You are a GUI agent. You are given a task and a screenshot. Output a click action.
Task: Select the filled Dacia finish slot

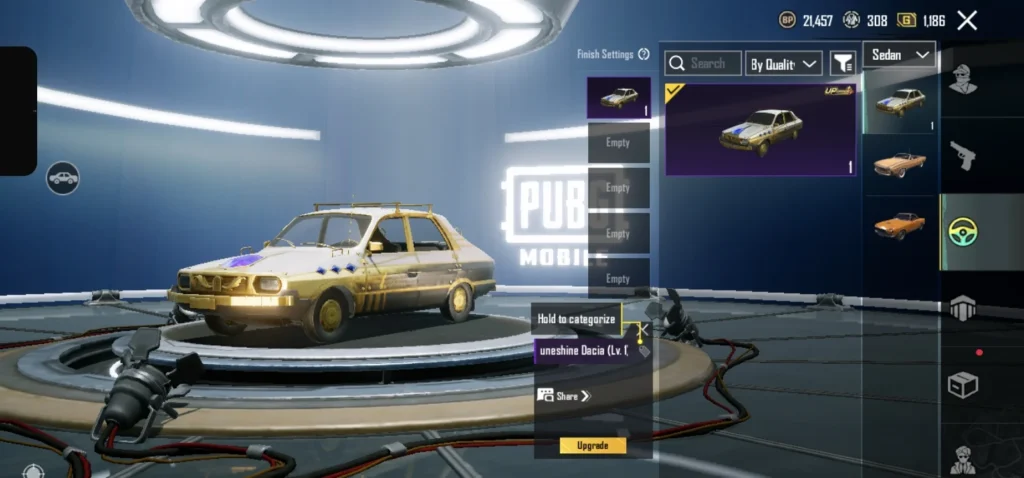(x=618, y=98)
